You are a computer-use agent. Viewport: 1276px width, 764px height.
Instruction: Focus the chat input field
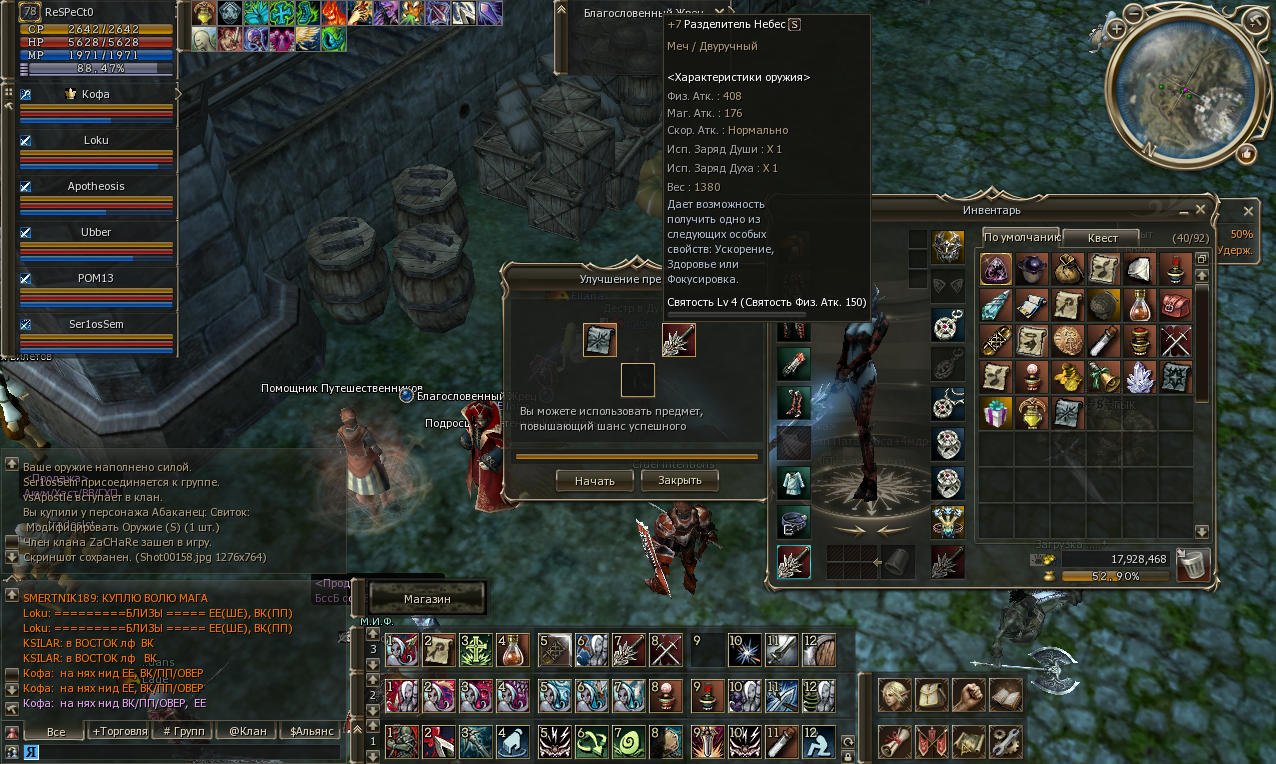[180, 752]
